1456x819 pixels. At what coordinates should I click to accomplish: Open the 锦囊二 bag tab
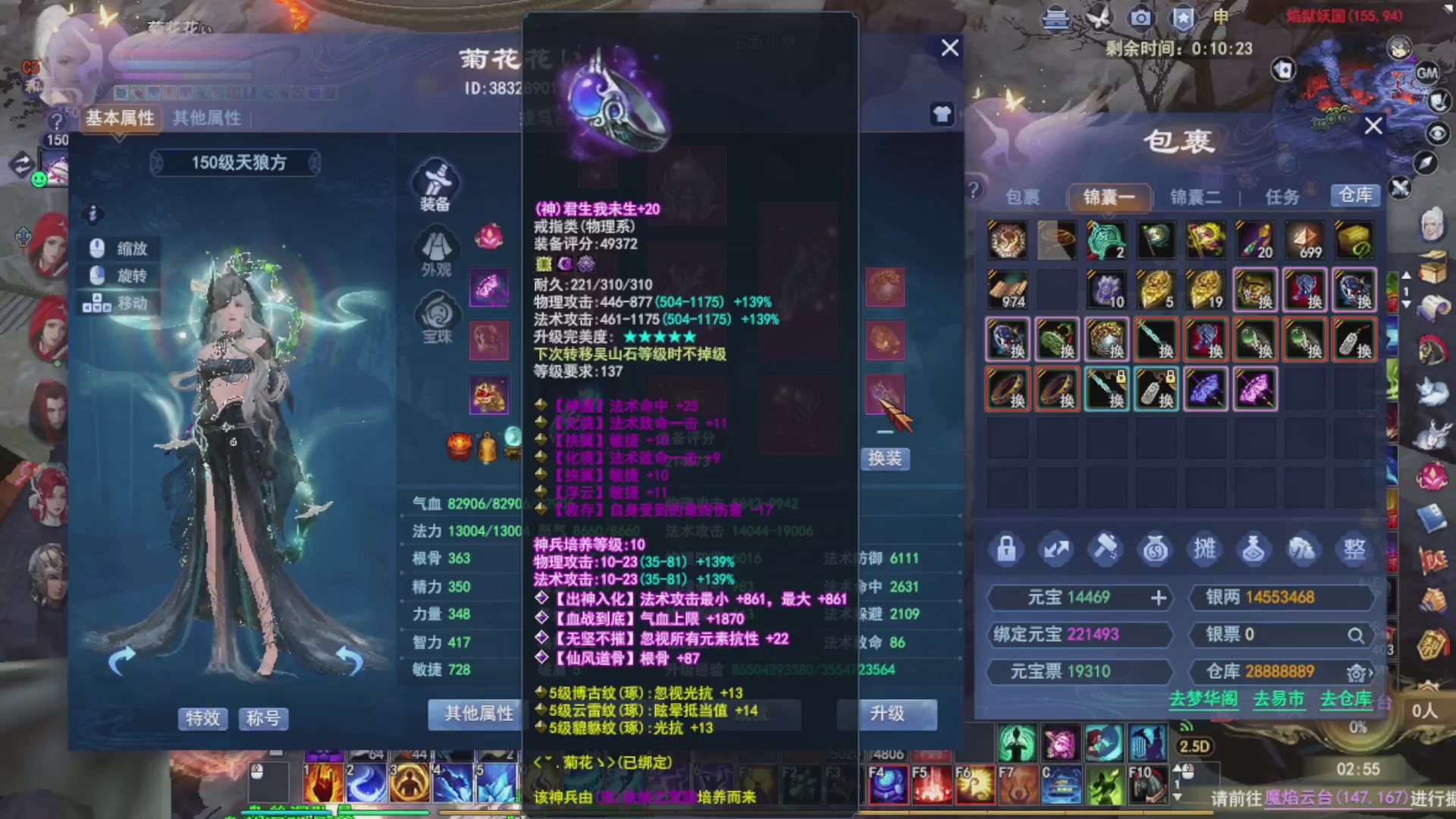point(1195,196)
